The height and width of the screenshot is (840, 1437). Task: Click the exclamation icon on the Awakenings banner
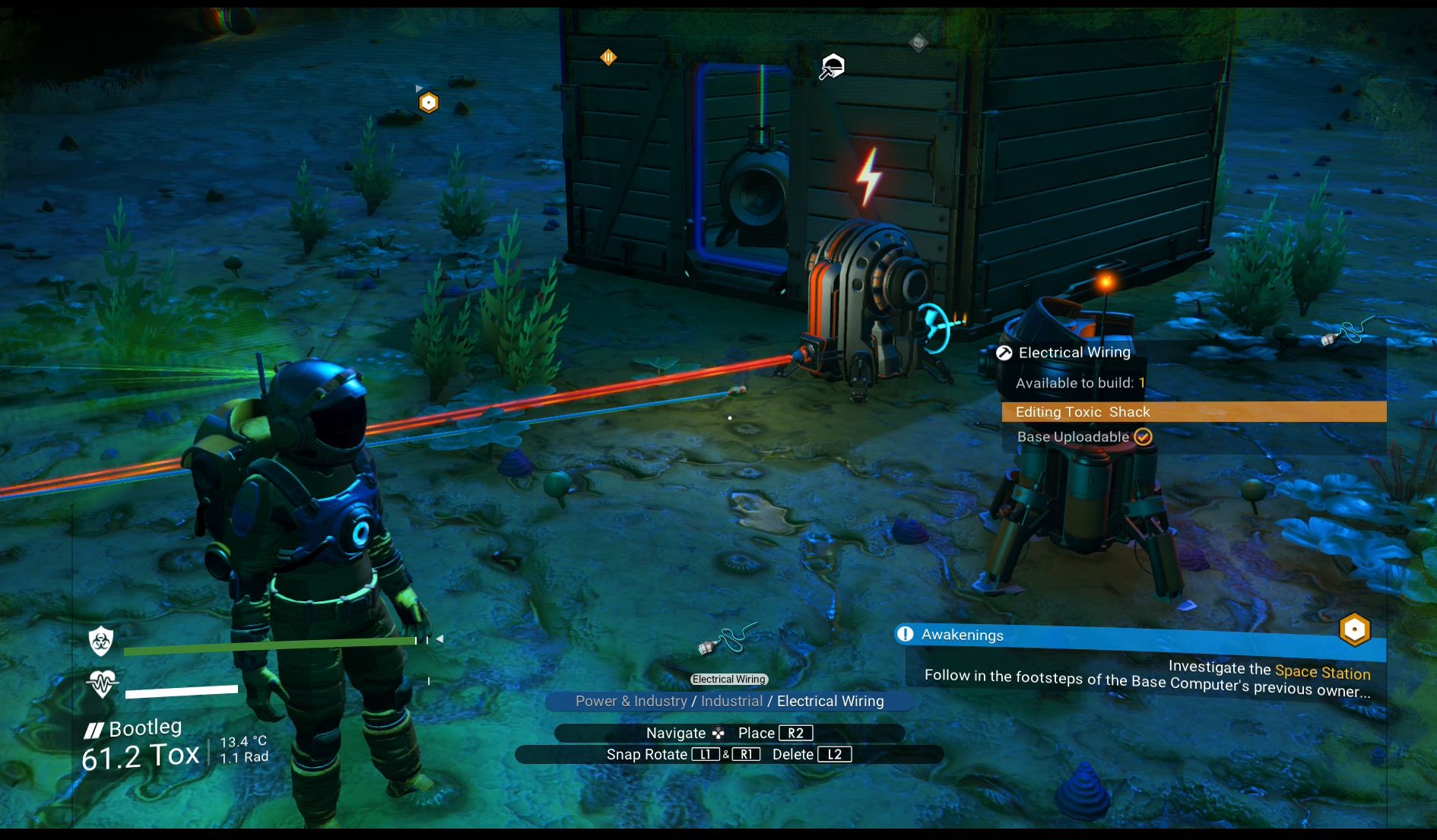pos(905,635)
